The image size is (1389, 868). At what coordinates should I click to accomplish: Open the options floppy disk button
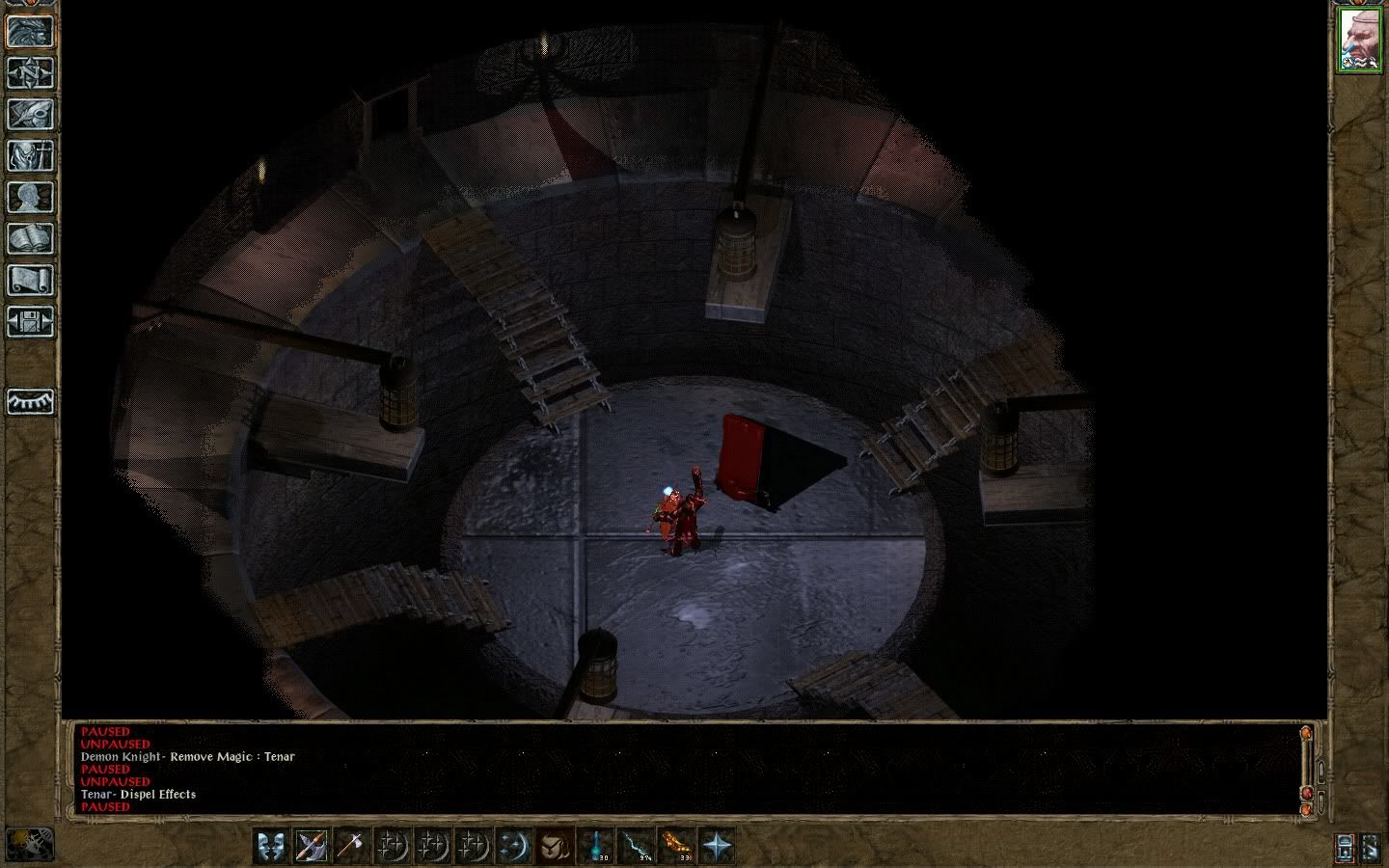pyautogui.click(x=30, y=321)
